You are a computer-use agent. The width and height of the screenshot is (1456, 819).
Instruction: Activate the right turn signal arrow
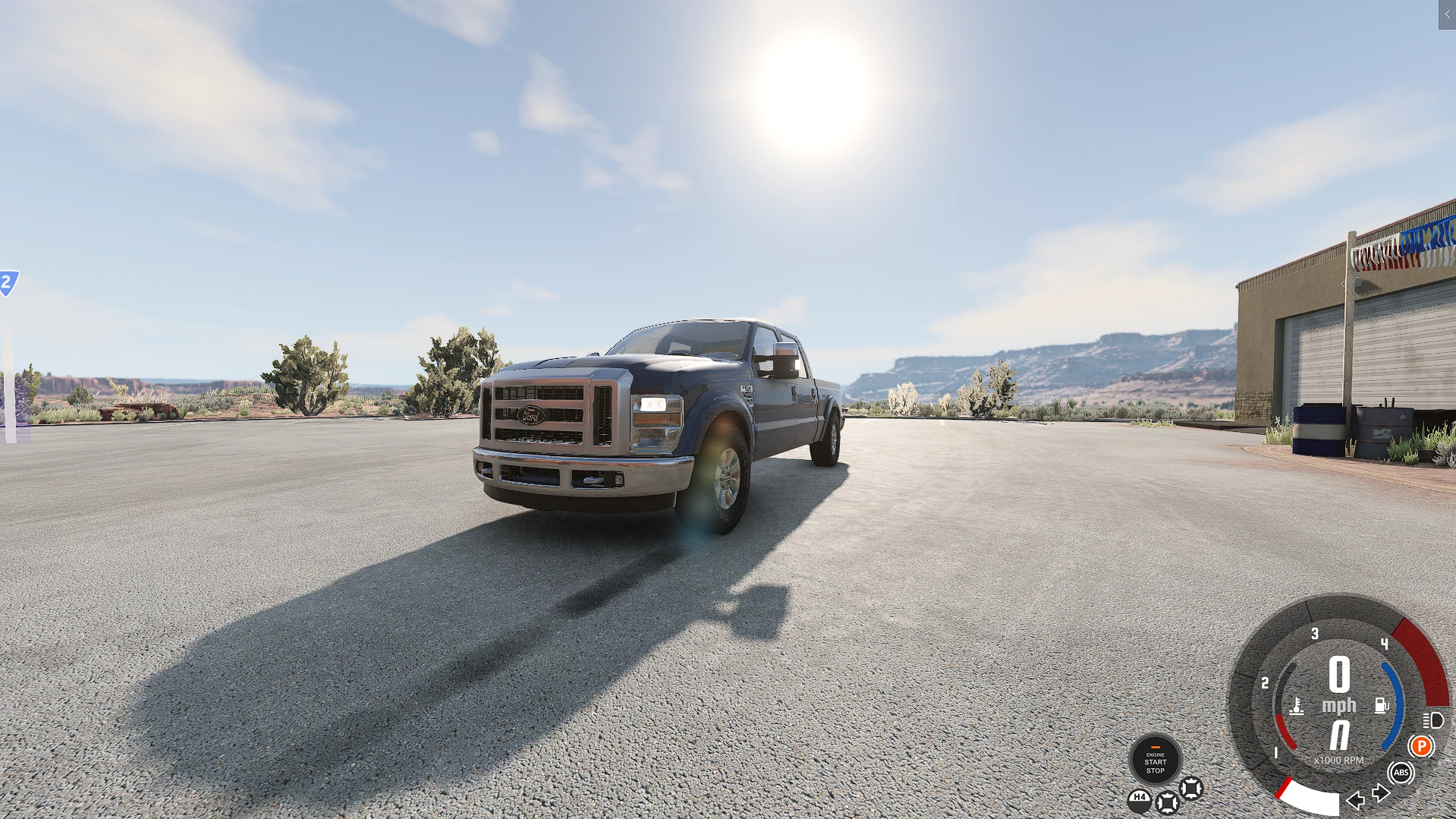pyautogui.click(x=1380, y=792)
